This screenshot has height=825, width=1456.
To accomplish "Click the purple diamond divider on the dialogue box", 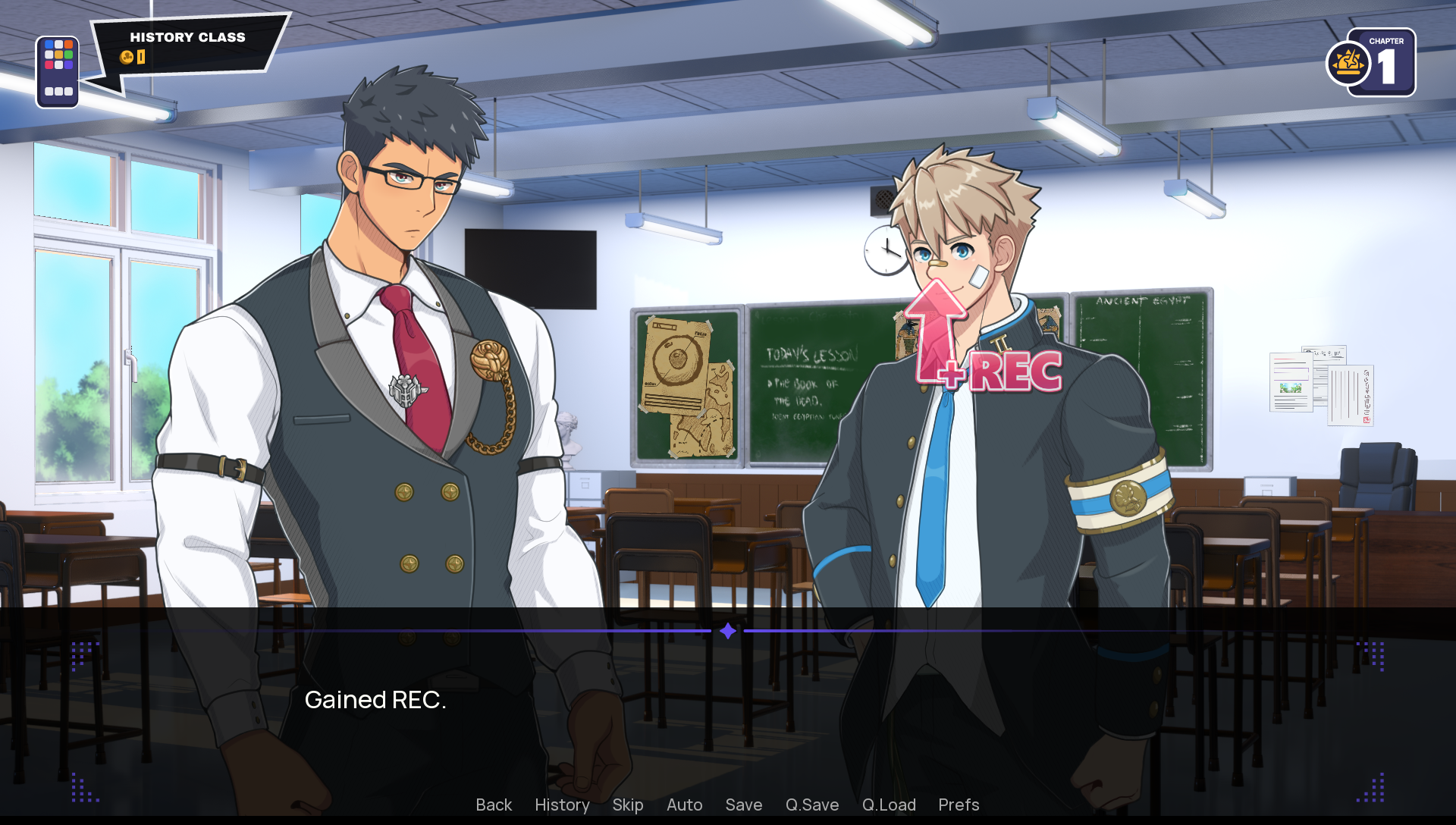I will tap(727, 629).
